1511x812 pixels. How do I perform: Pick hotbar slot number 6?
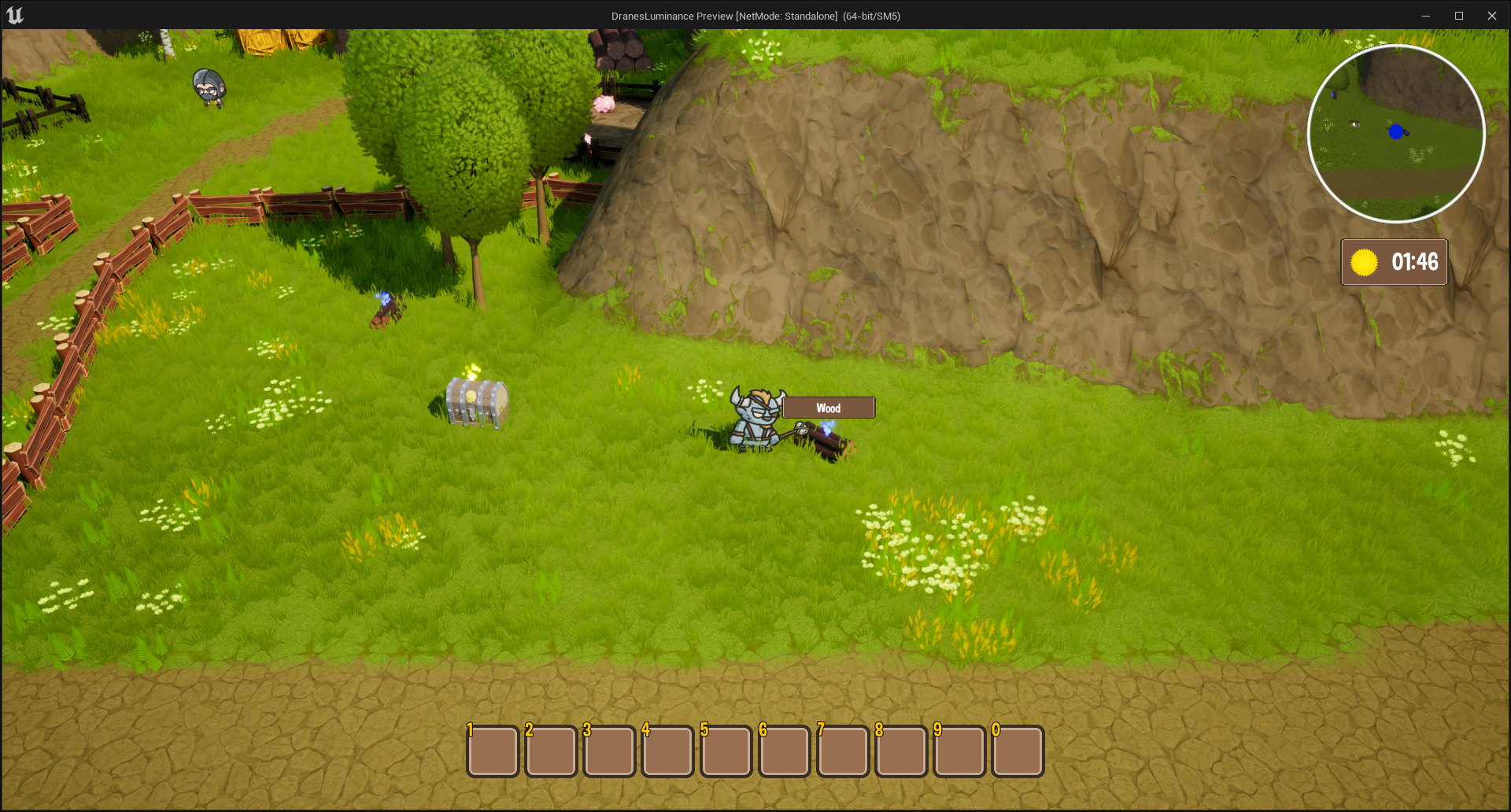click(x=785, y=751)
